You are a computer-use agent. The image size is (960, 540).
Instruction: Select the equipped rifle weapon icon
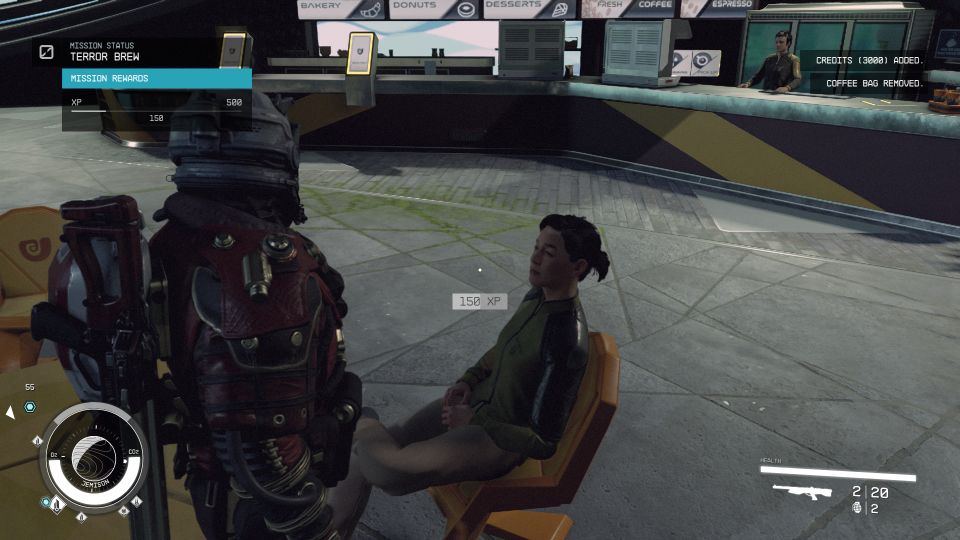[803, 493]
